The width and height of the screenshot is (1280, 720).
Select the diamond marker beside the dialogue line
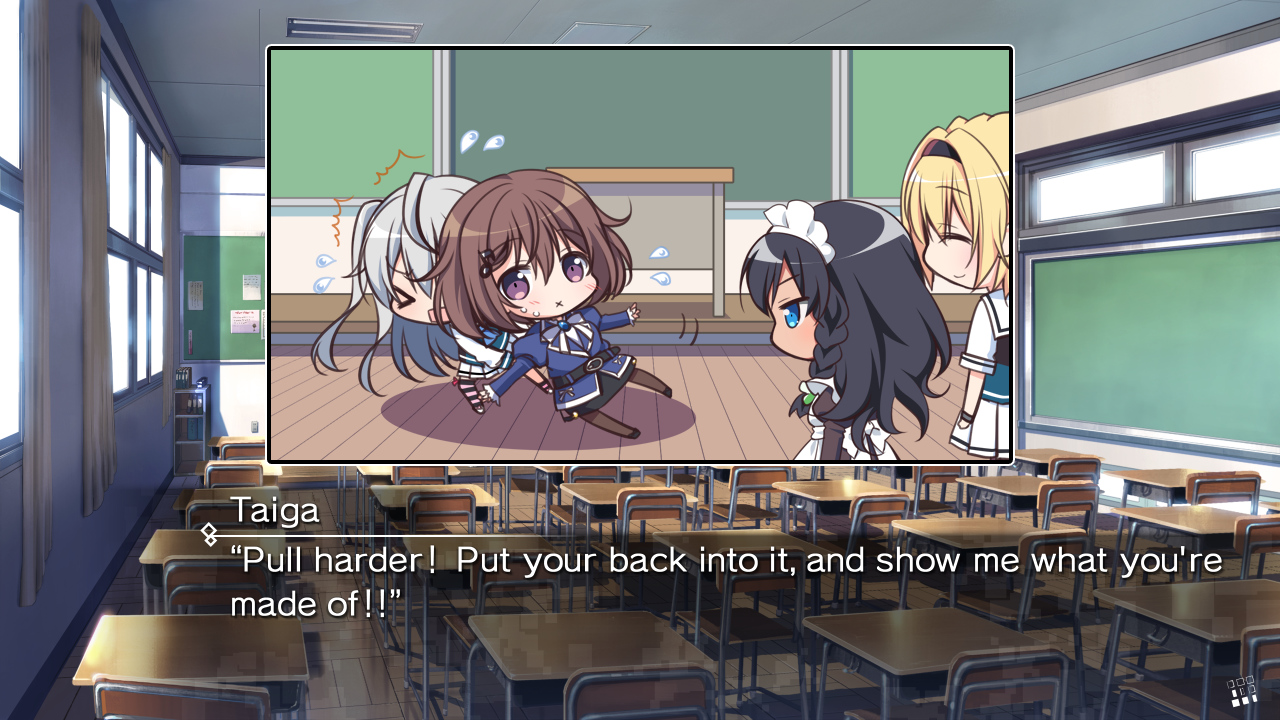click(x=210, y=533)
